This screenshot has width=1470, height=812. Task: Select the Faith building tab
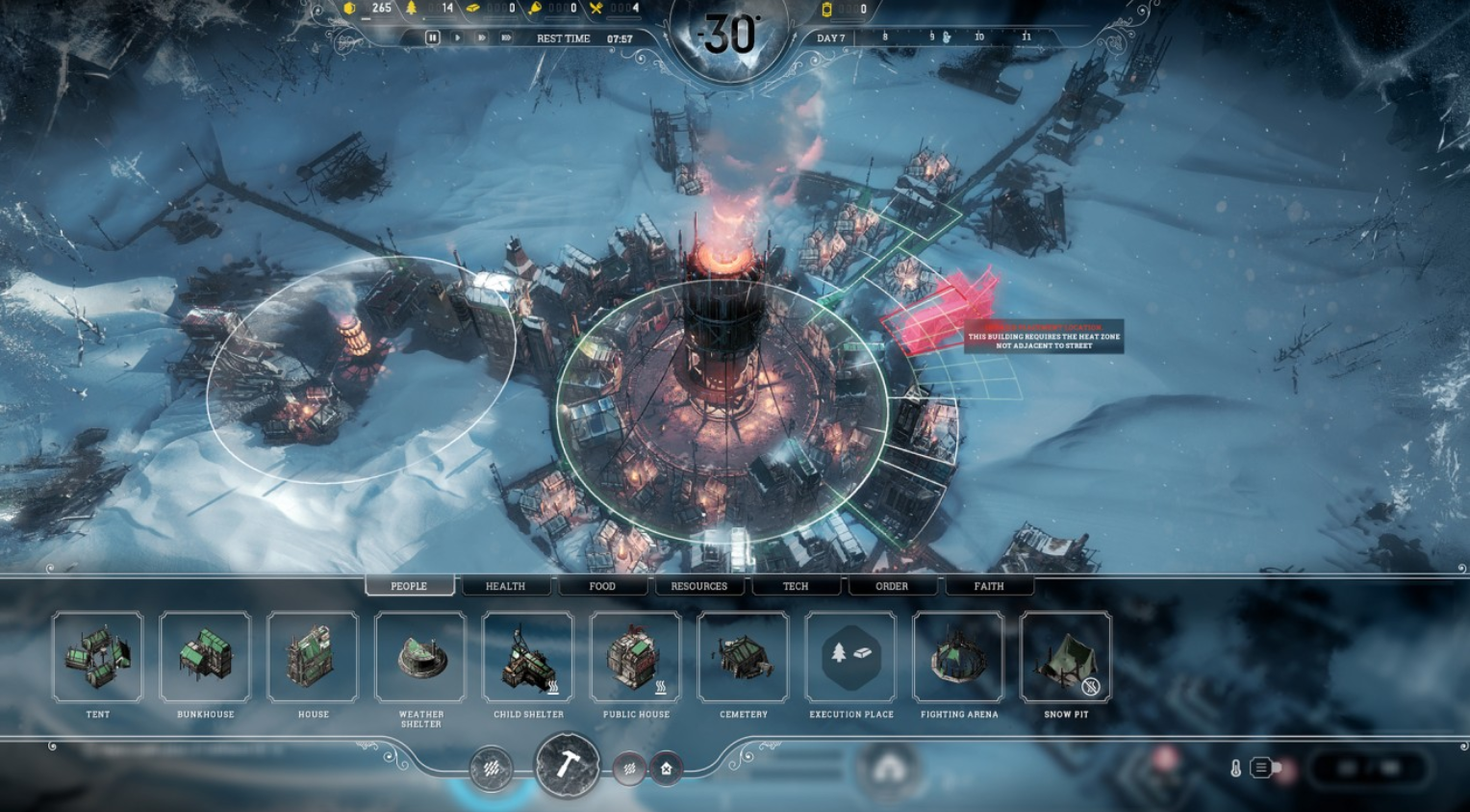point(989,586)
